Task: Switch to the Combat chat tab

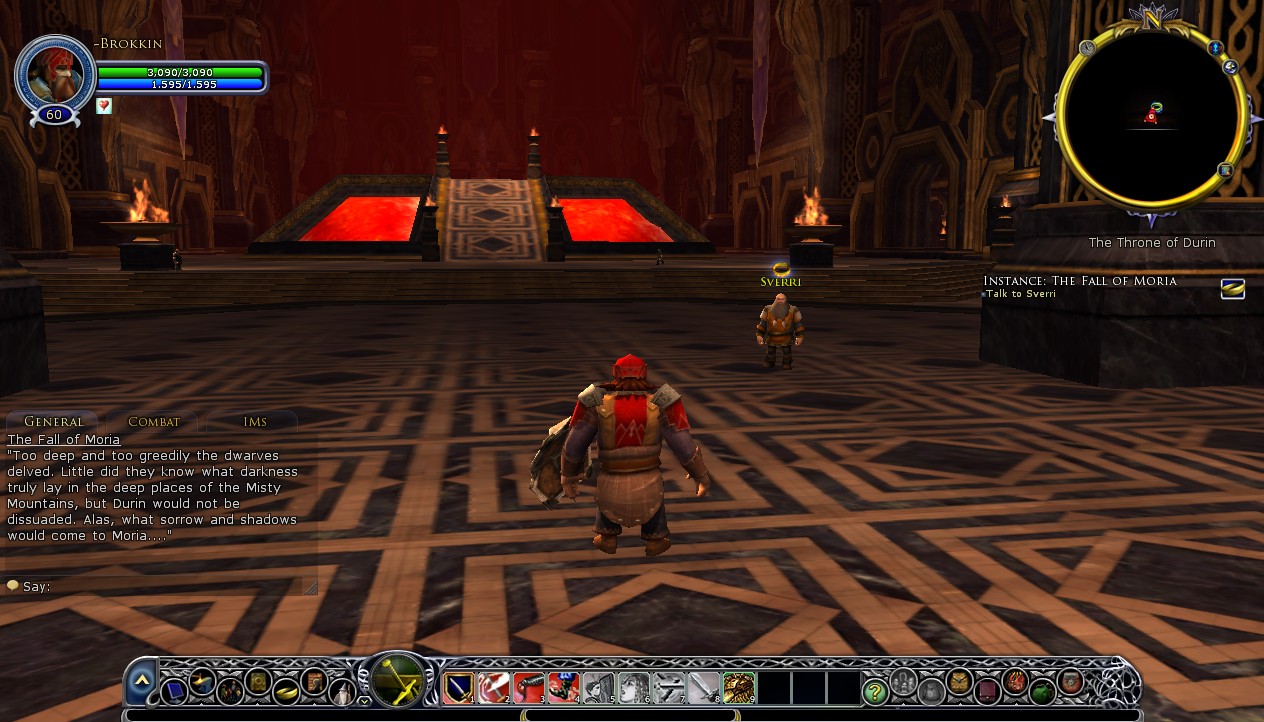Action: tap(154, 422)
